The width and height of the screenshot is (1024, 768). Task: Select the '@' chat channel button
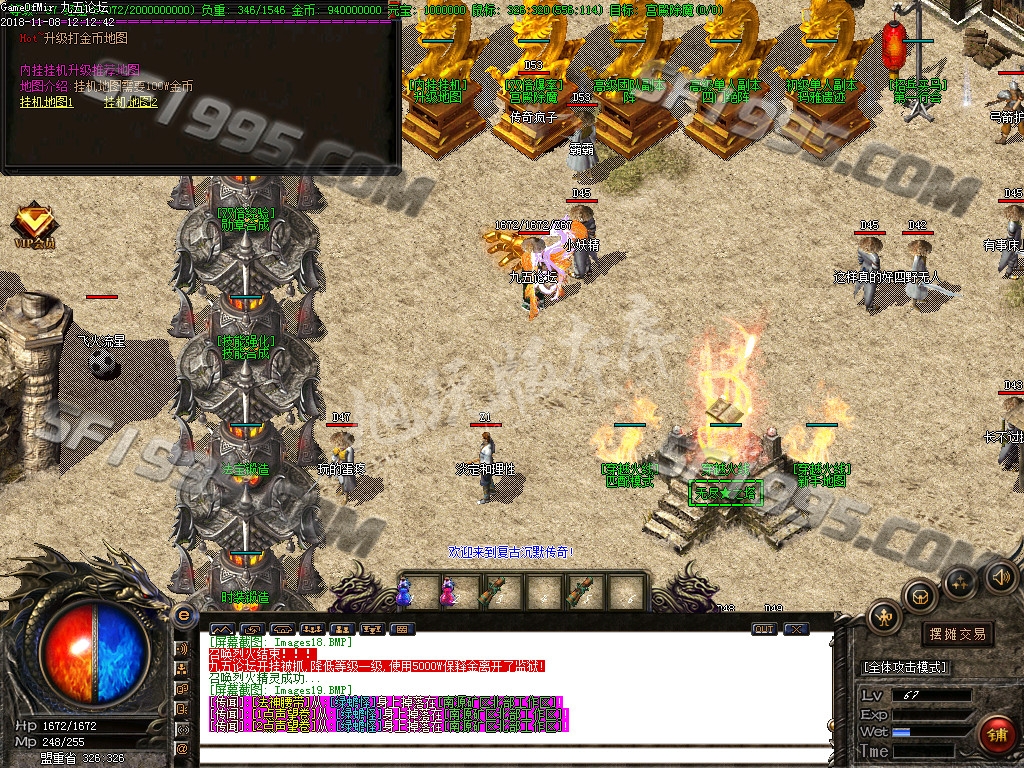coord(182,748)
